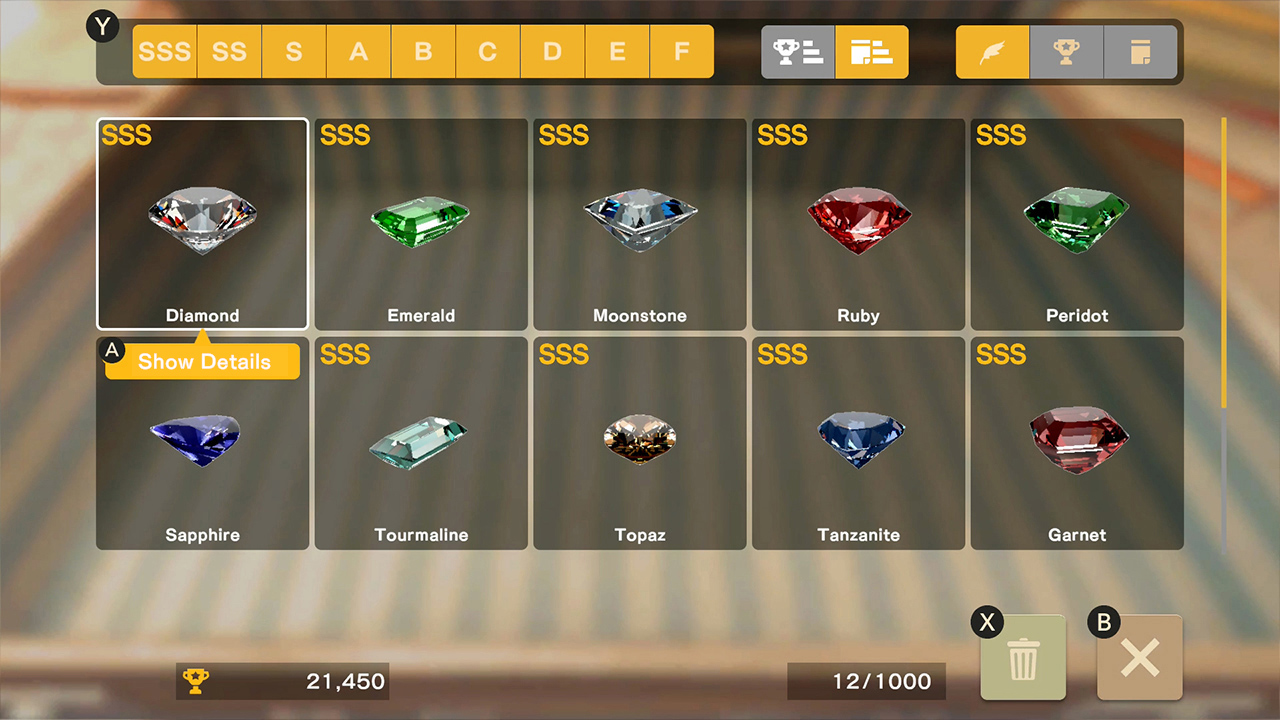Close the collection with the X button
The image size is (1280, 720).
pyautogui.click(x=1139, y=657)
